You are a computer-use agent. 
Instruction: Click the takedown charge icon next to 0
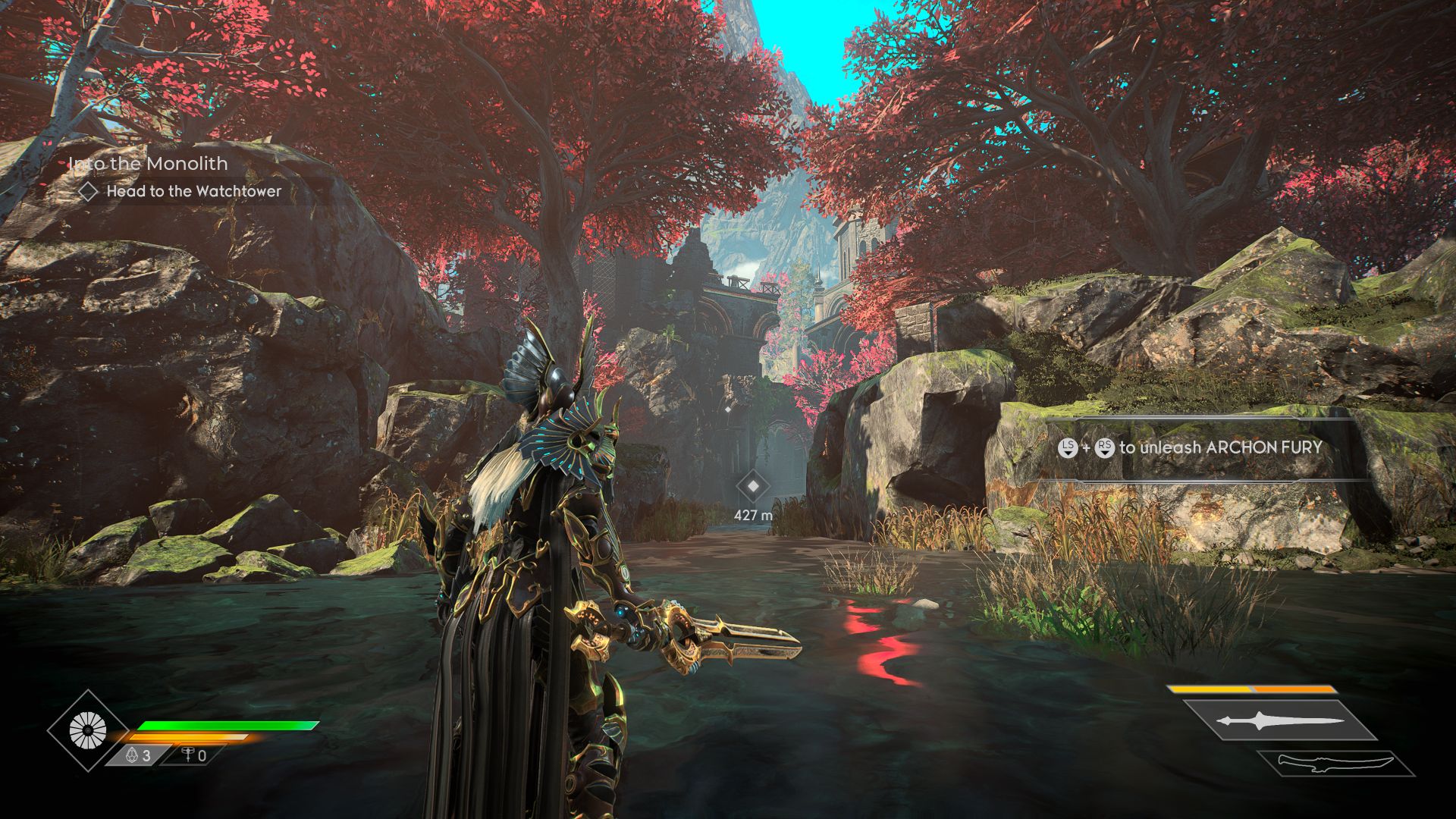(x=188, y=754)
